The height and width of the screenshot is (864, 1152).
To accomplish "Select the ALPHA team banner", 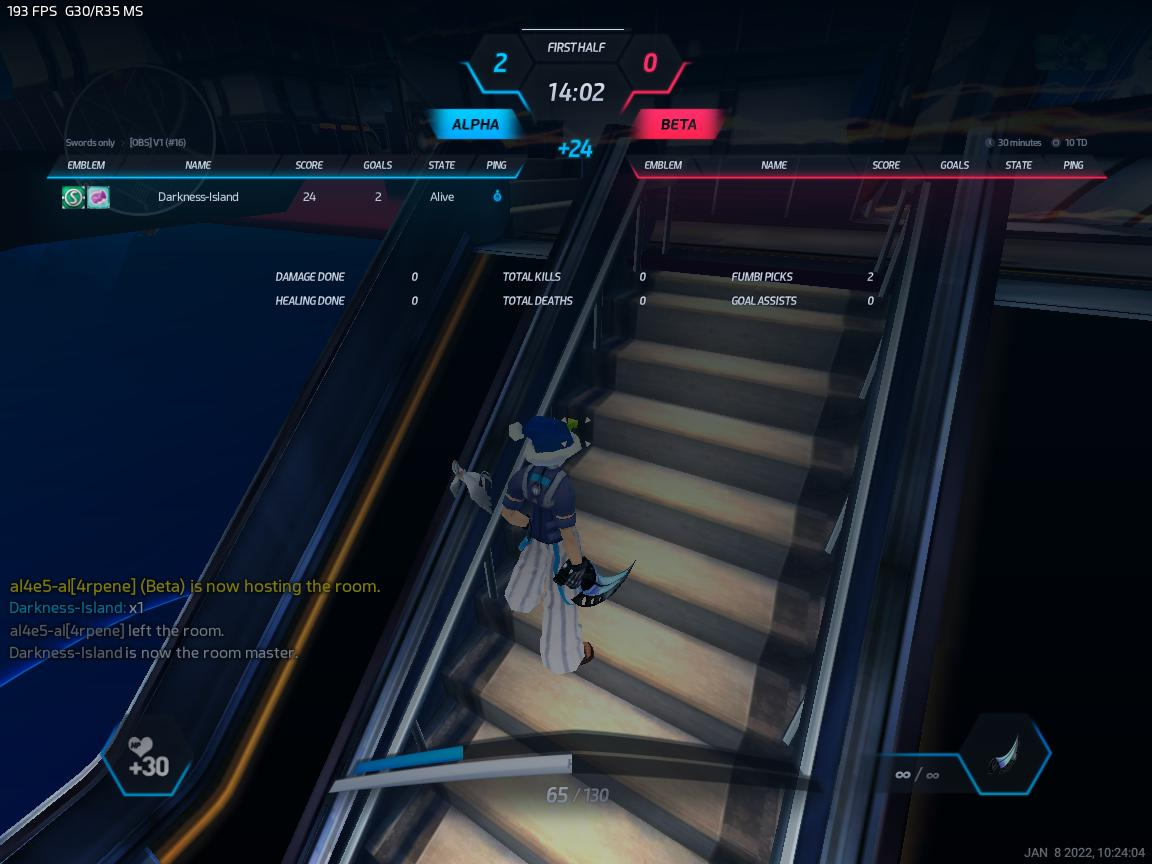I will pyautogui.click(x=476, y=125).
